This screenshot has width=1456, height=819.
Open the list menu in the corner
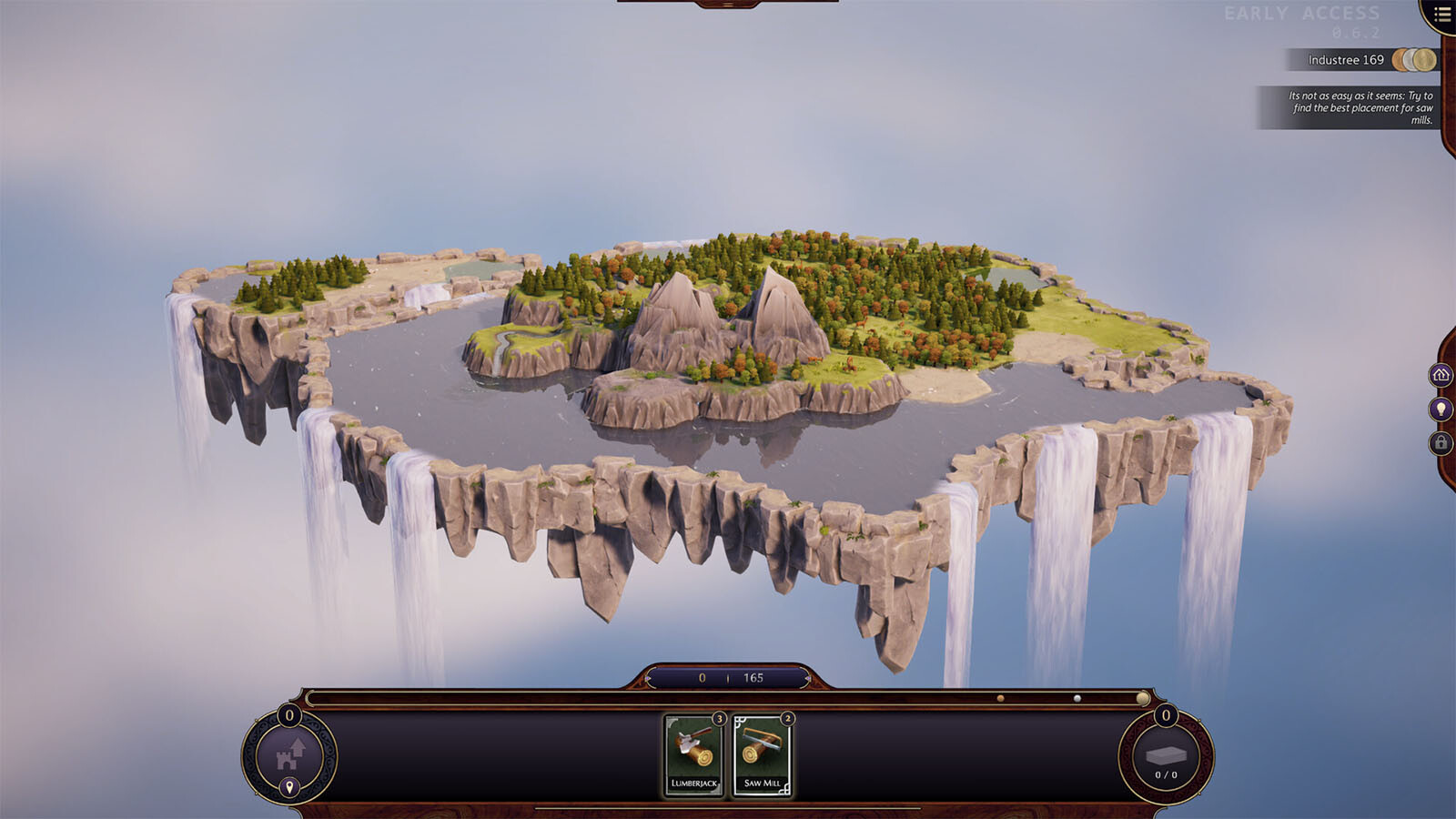click(x=1442, y=15)
